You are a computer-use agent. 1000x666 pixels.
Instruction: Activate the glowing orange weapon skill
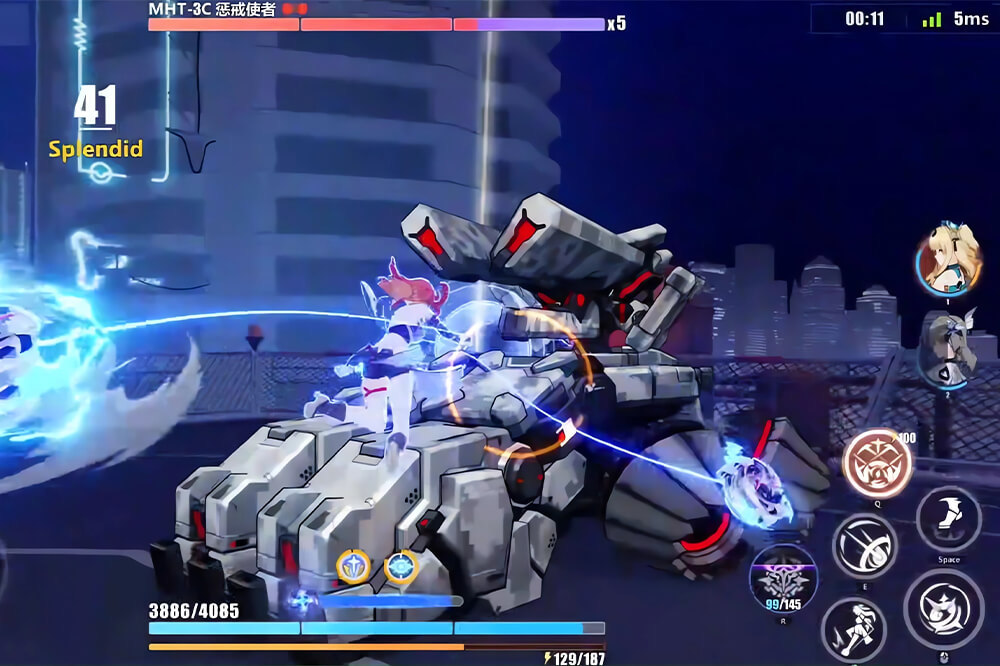877,463
